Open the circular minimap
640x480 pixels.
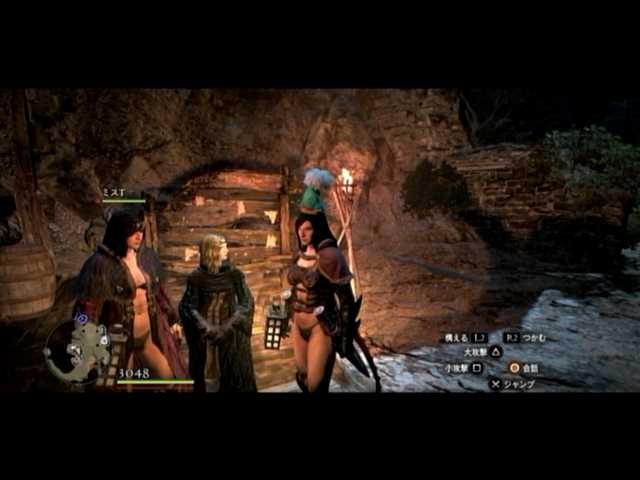point(77,349)
